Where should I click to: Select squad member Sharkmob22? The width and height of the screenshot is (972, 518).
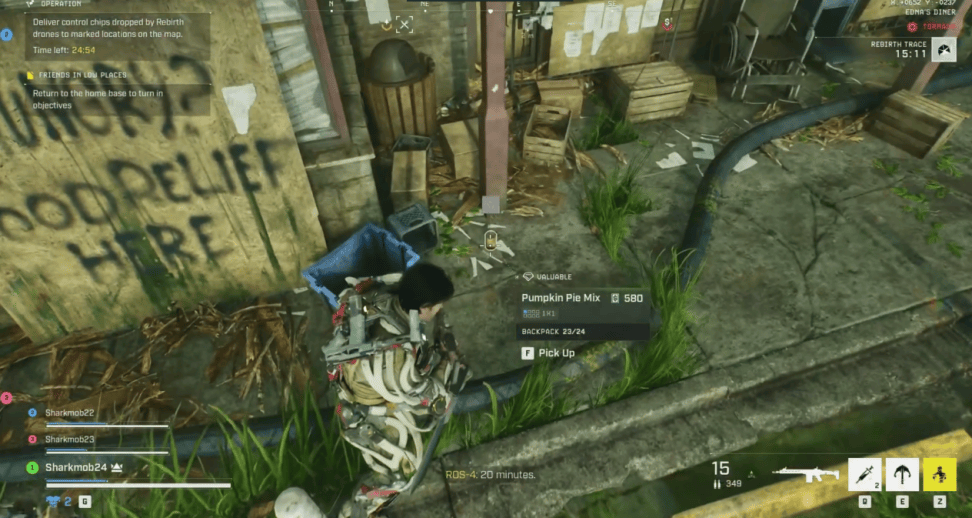pos(68,412)
